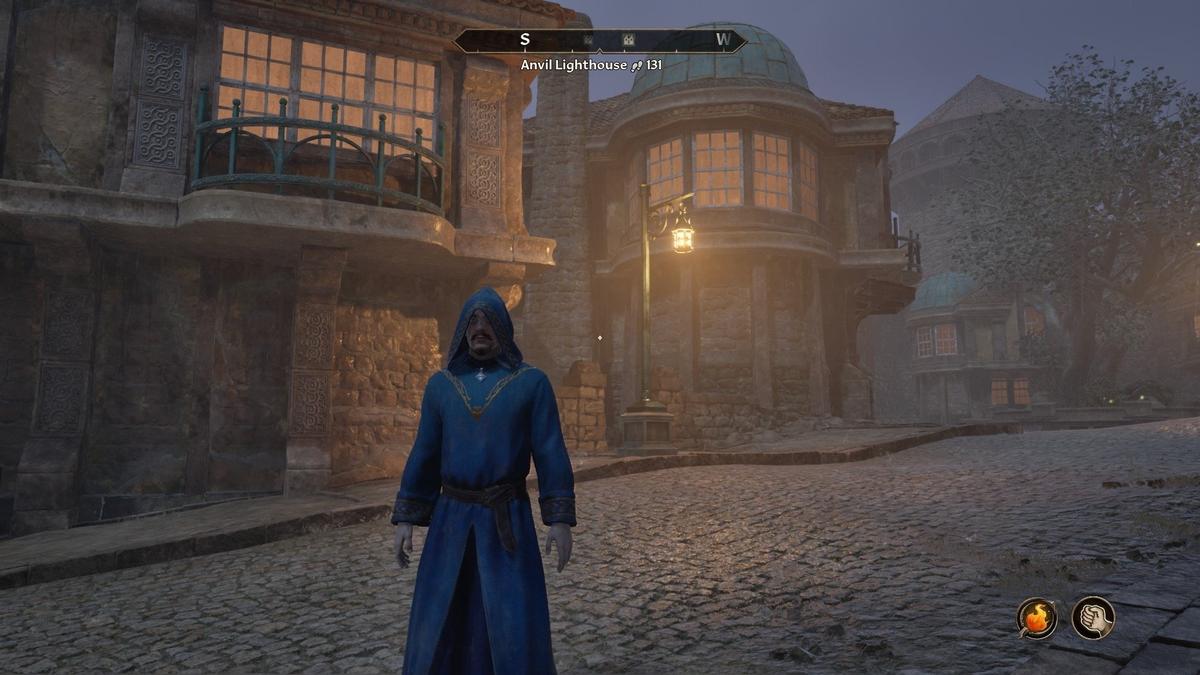Screen dimensions: 1200x675
Task: Click the compass bar at the top
Action: coord(600,41)
